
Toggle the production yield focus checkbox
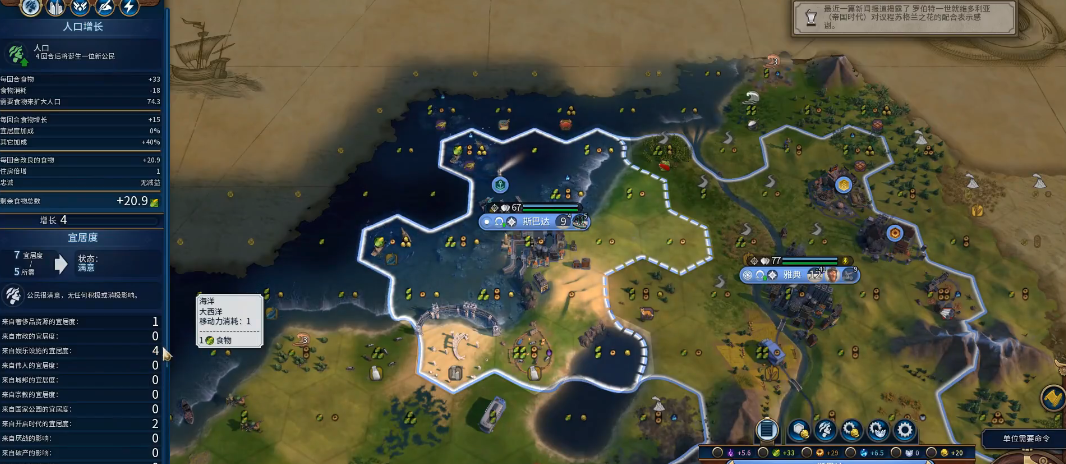tap(806, 453)
